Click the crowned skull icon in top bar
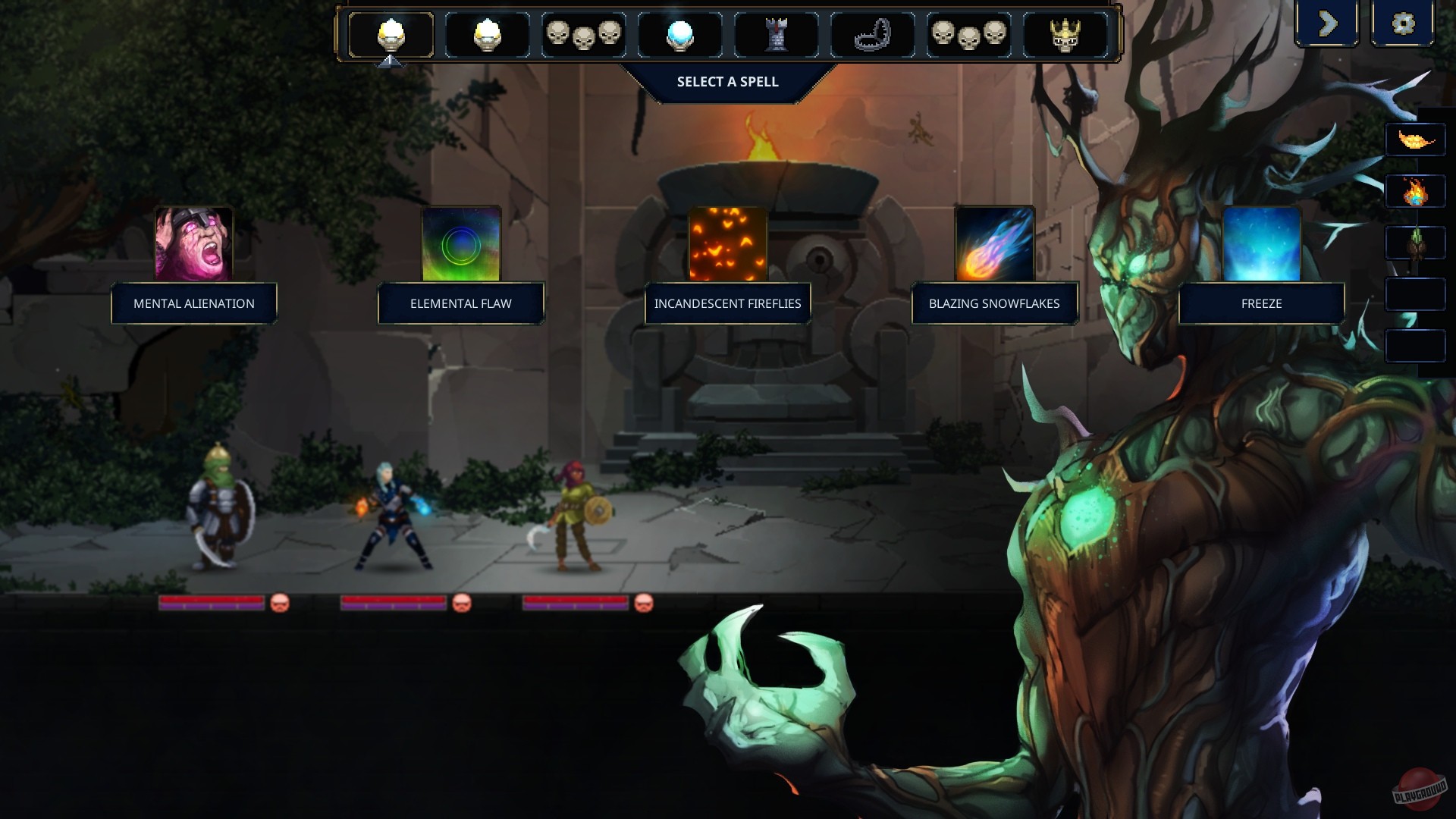1456x819 pixels. click(x=1065, y=34)
